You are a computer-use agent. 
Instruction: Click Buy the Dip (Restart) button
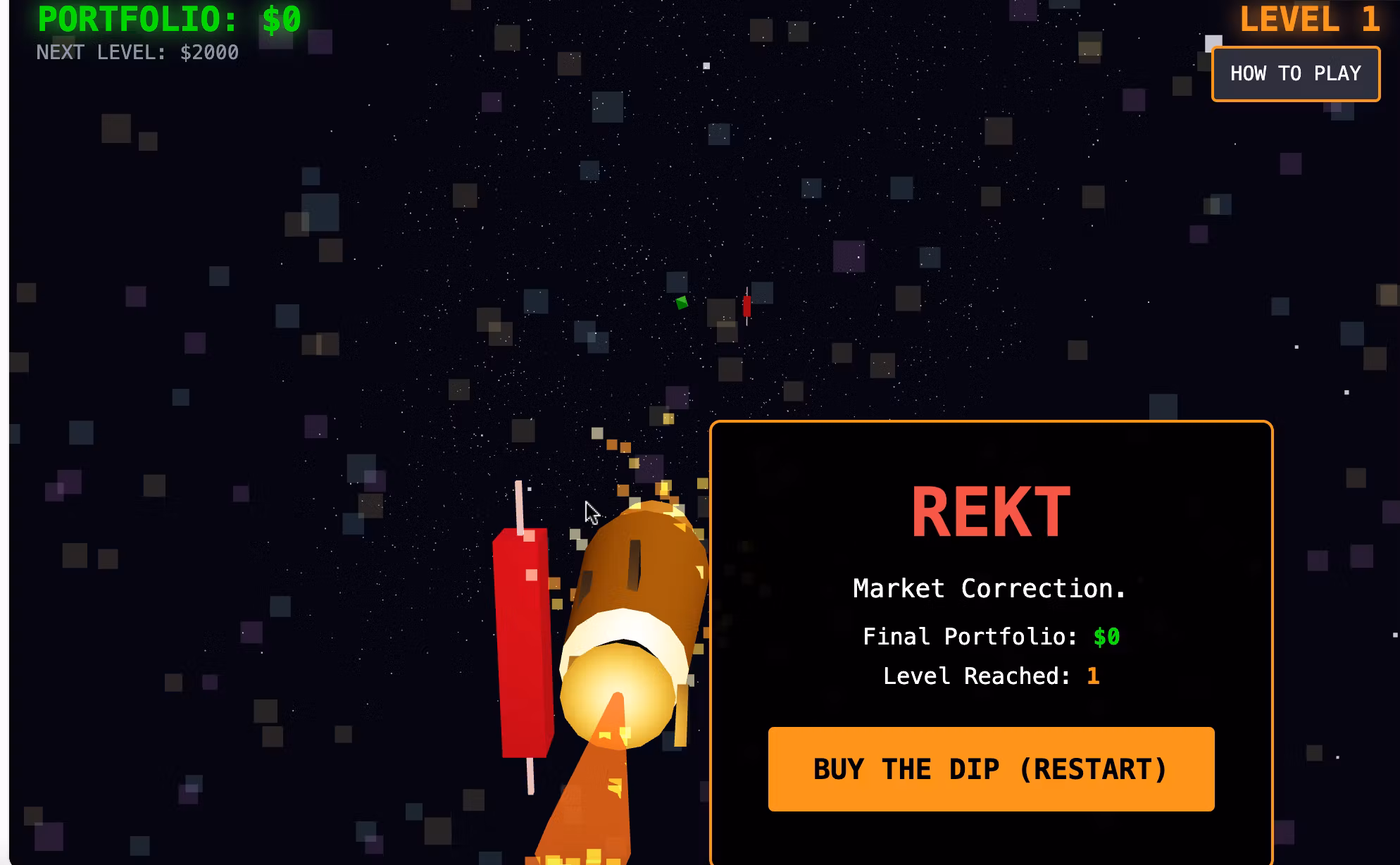(991, 769)
